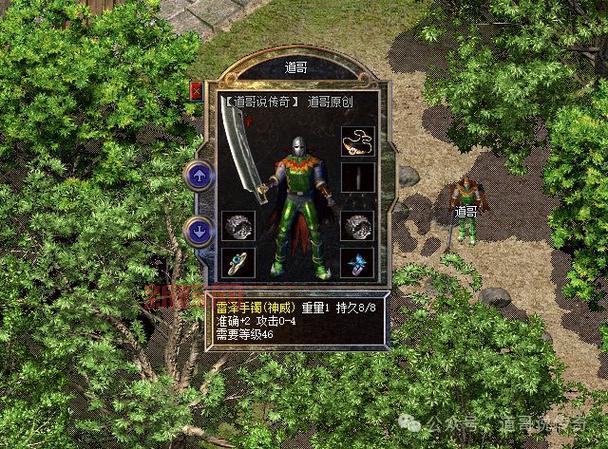Click the character's steel helmet

(x=298, y=147)
